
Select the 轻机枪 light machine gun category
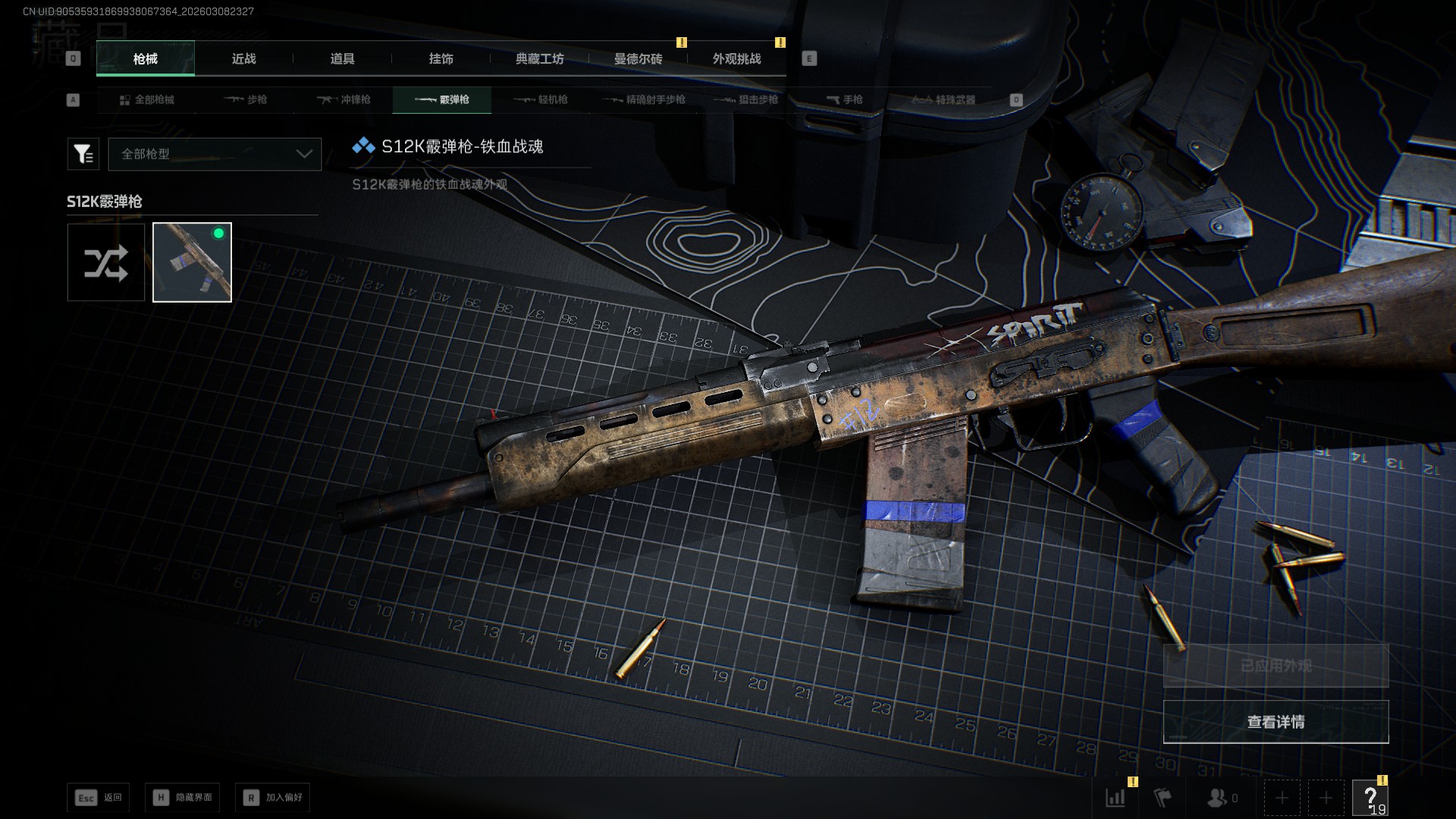pos(541,100)
